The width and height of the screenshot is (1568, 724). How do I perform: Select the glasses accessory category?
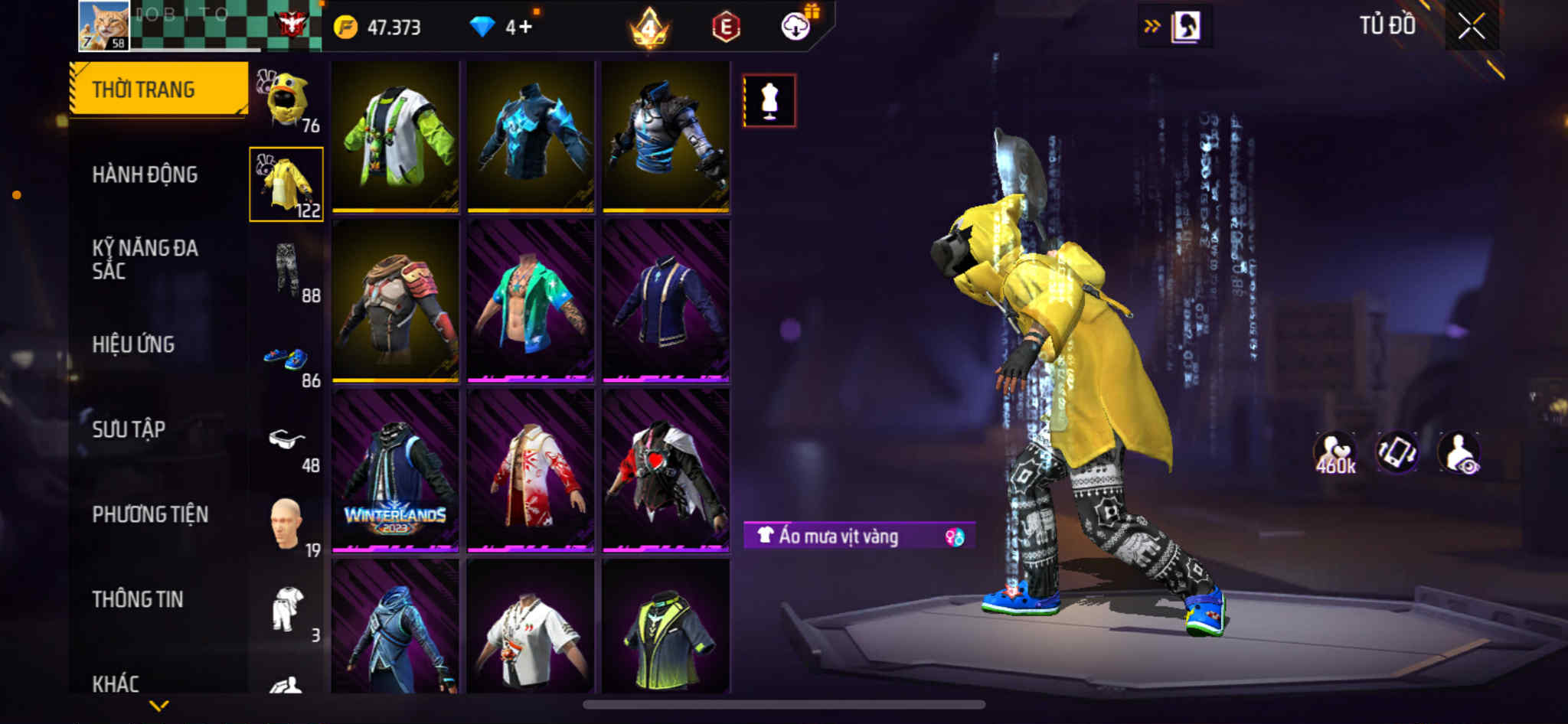click(x=286, y=440)
